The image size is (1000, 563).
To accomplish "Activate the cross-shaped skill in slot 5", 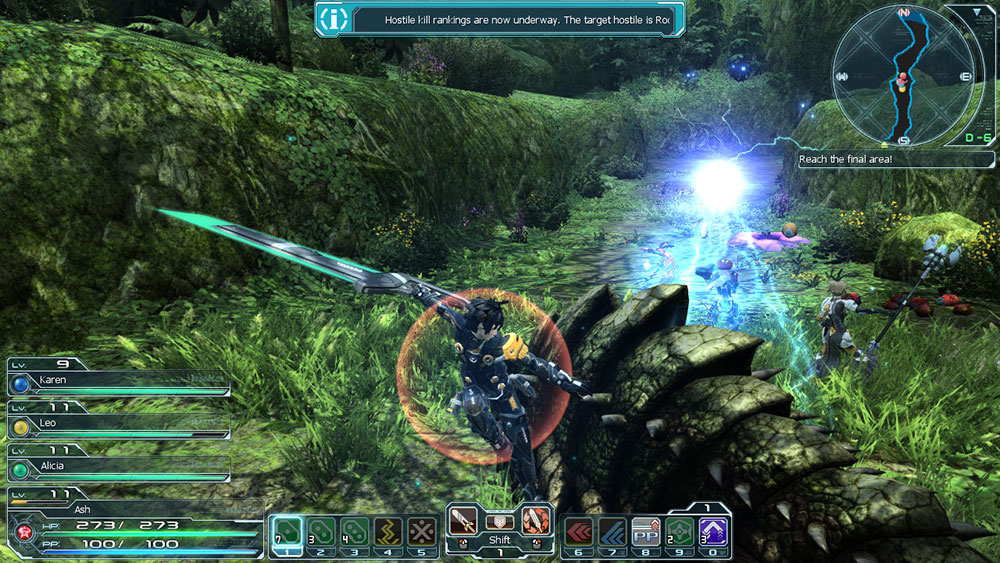I will [423, 530].
